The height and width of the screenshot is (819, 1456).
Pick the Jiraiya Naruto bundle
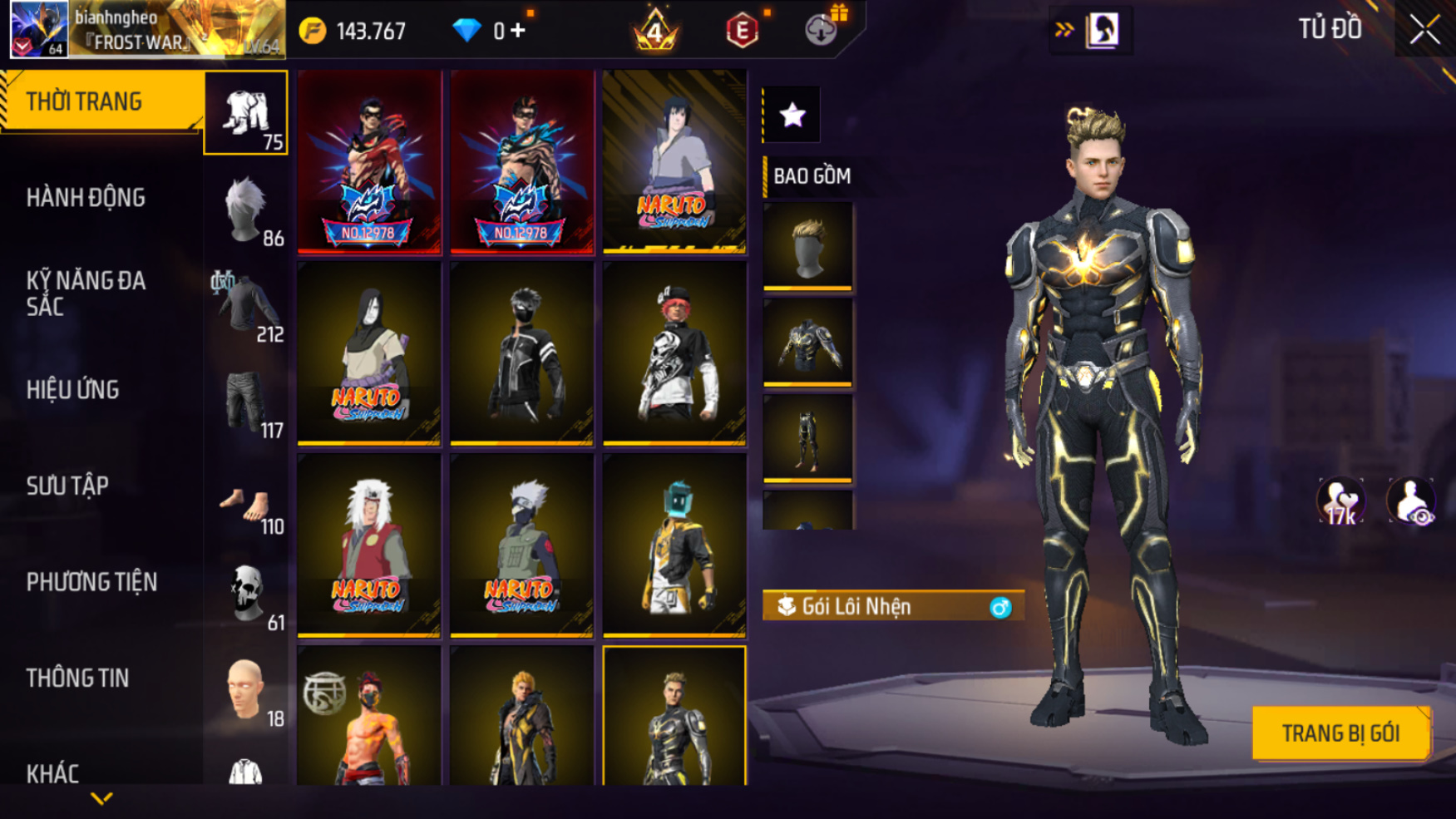click(x=369, y=545)
